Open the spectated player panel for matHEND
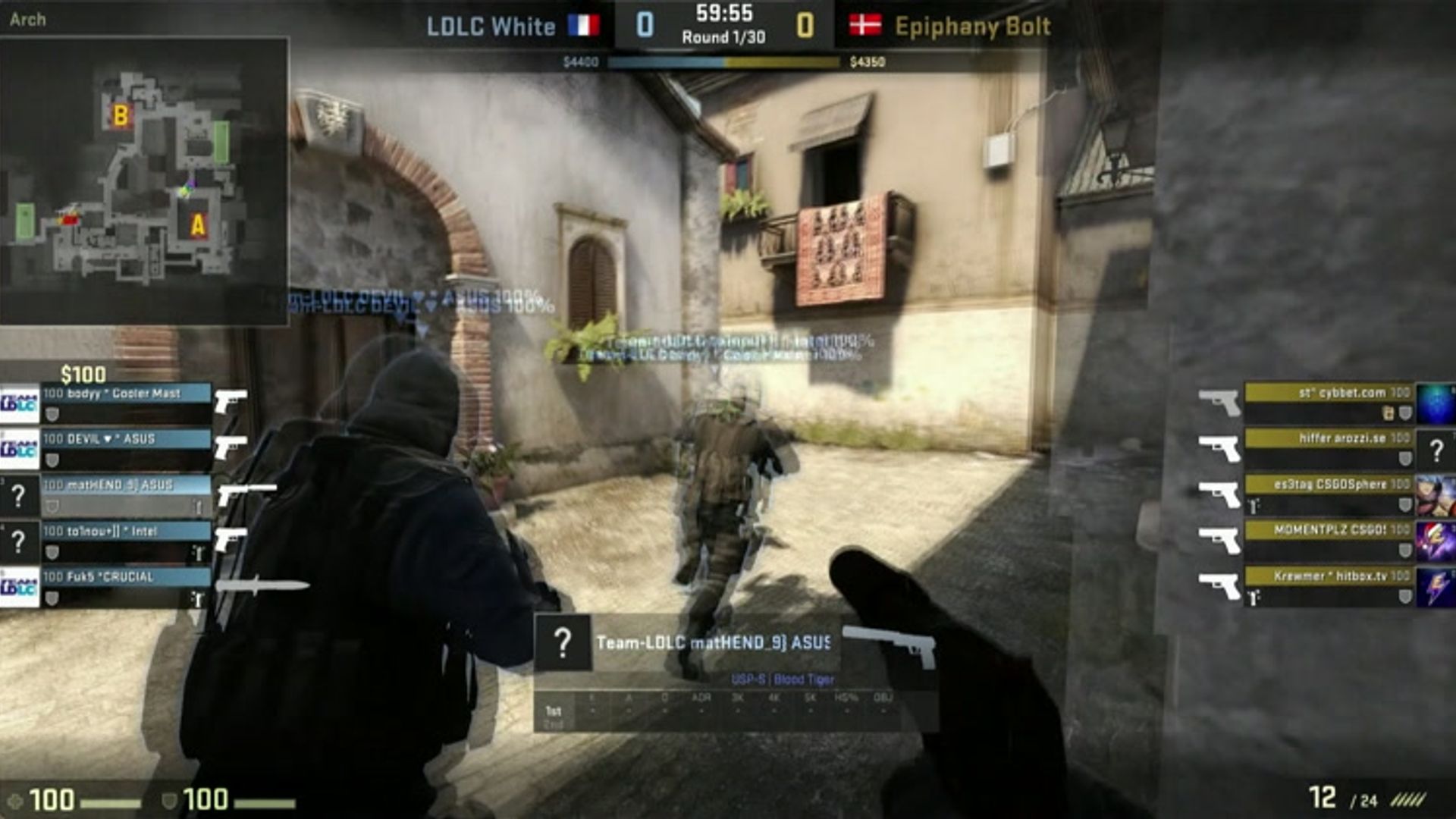The image size is (1456, 819). [711, 643]
